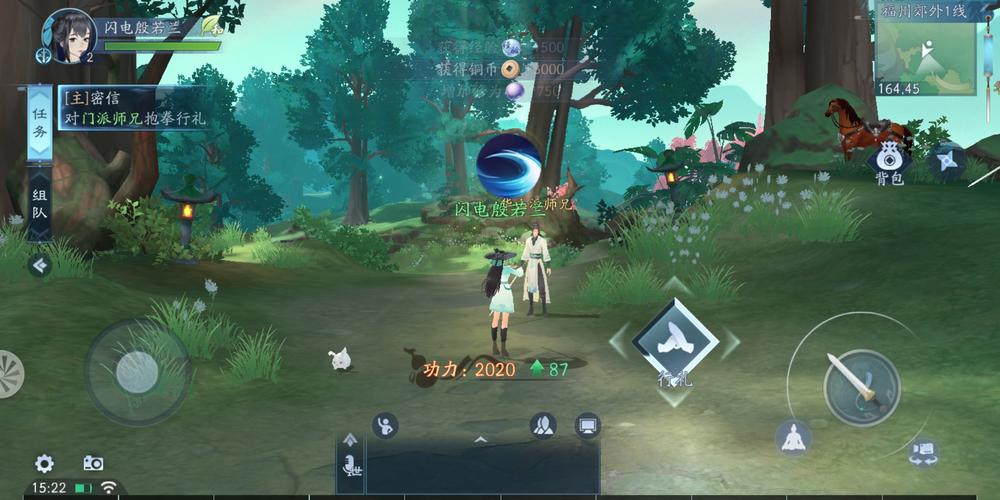
Task: Collapse the side panel with the left arrow
Action: point(39,265)
